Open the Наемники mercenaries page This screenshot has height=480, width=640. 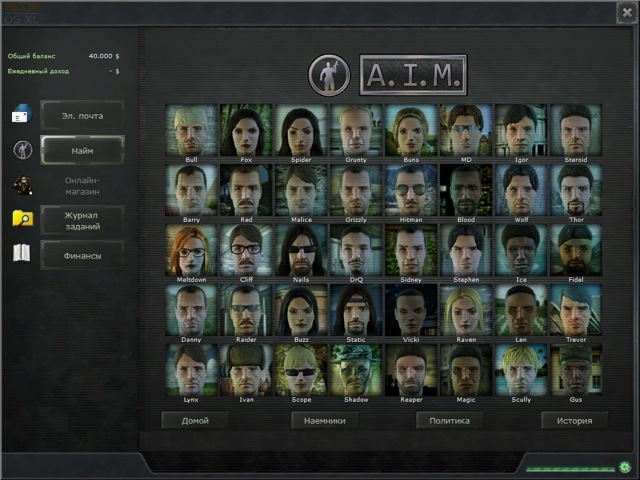coord(324,420)
